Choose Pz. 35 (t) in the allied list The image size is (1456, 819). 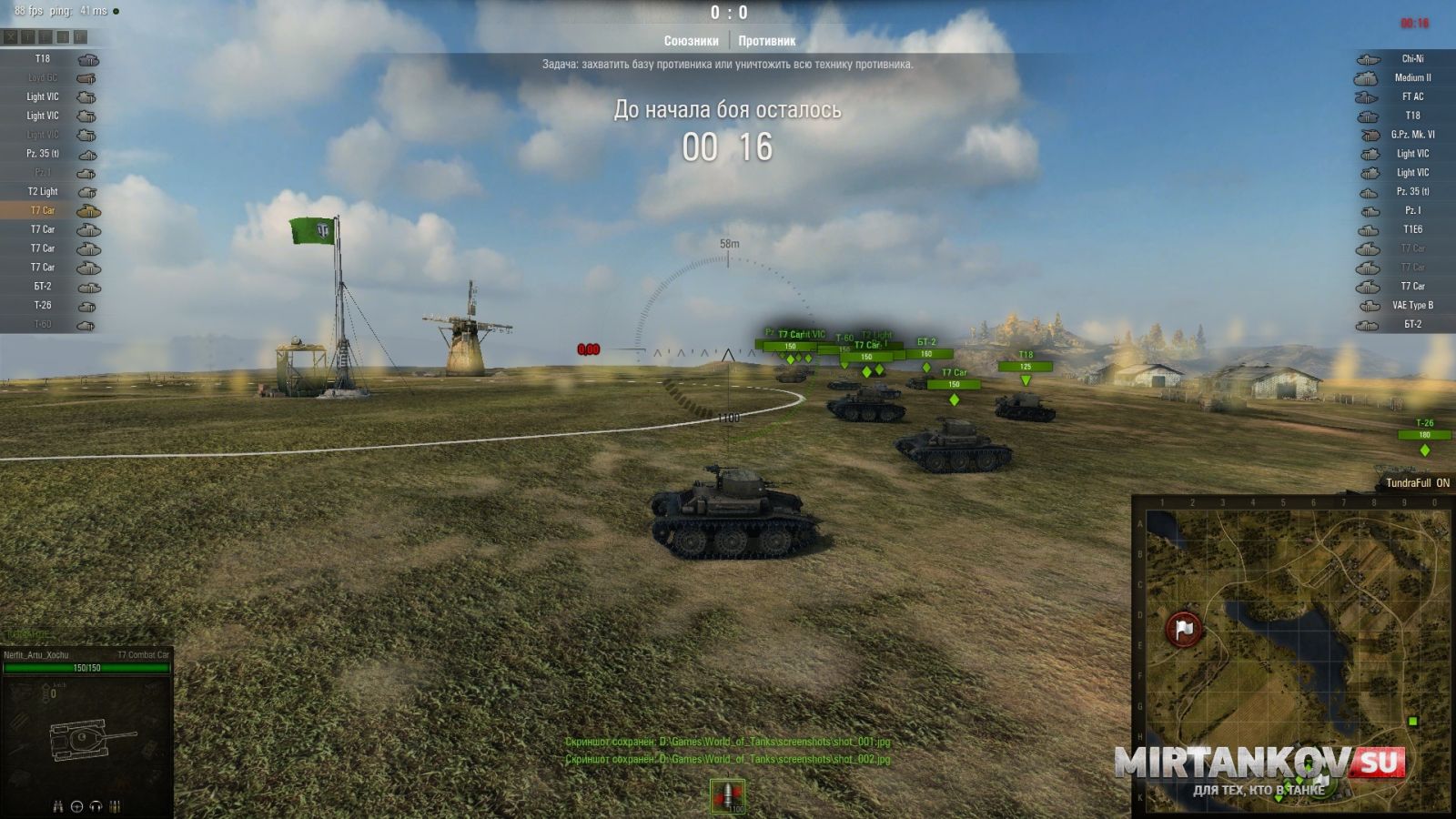[50, 153]
